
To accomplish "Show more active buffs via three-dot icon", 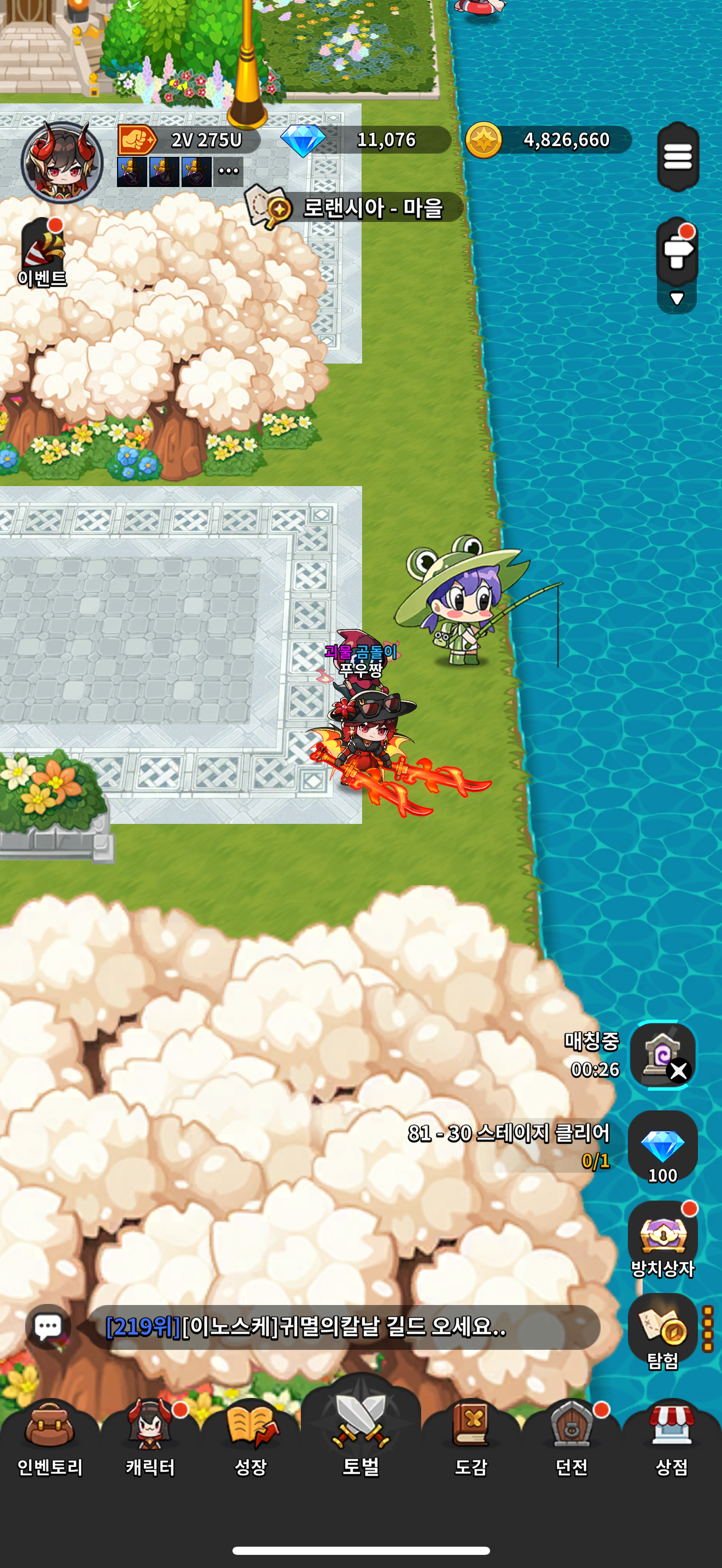I will 228,171.
